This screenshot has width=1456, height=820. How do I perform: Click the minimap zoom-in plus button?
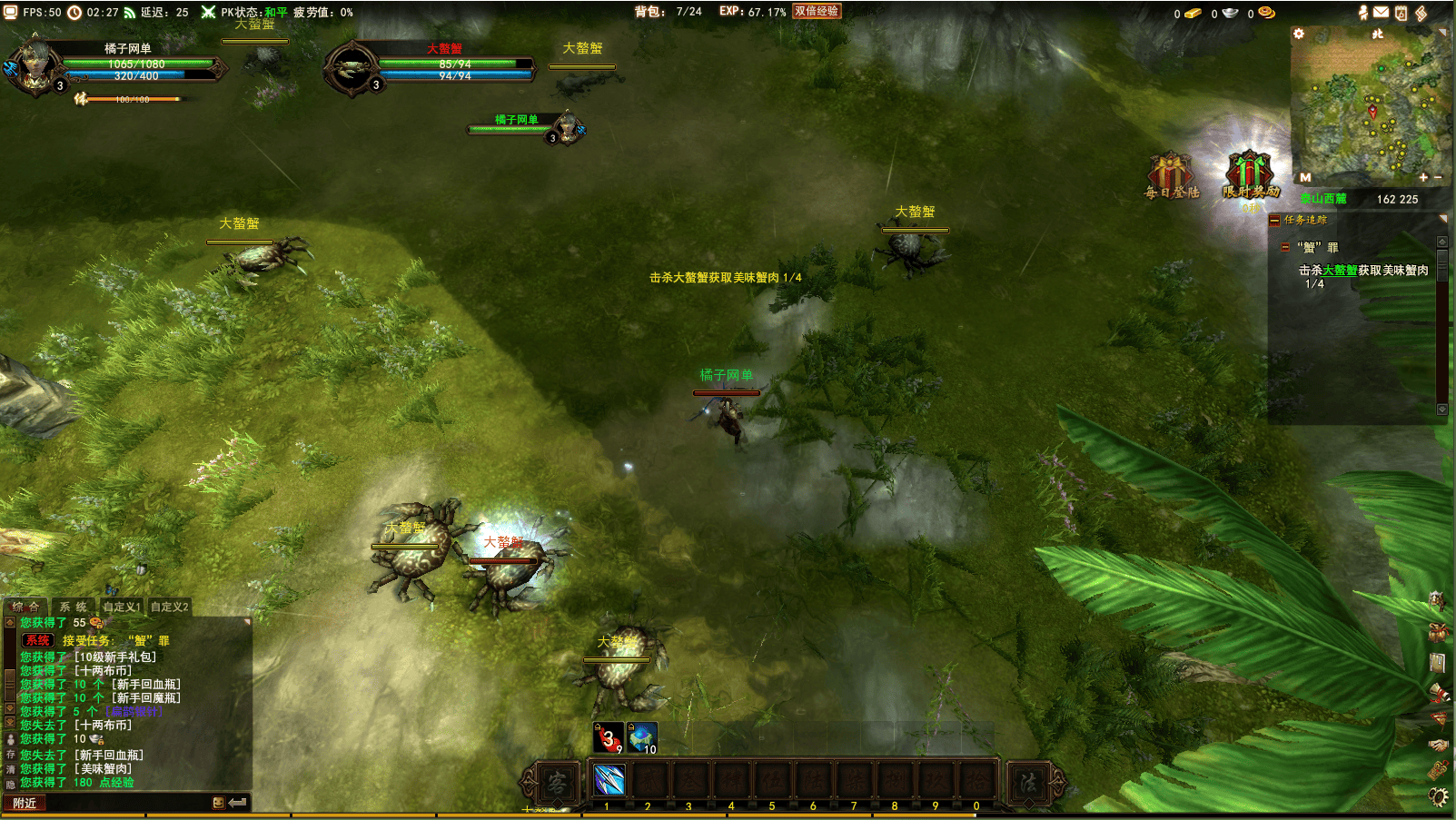pyautogui.click(x=1423, y=177)
